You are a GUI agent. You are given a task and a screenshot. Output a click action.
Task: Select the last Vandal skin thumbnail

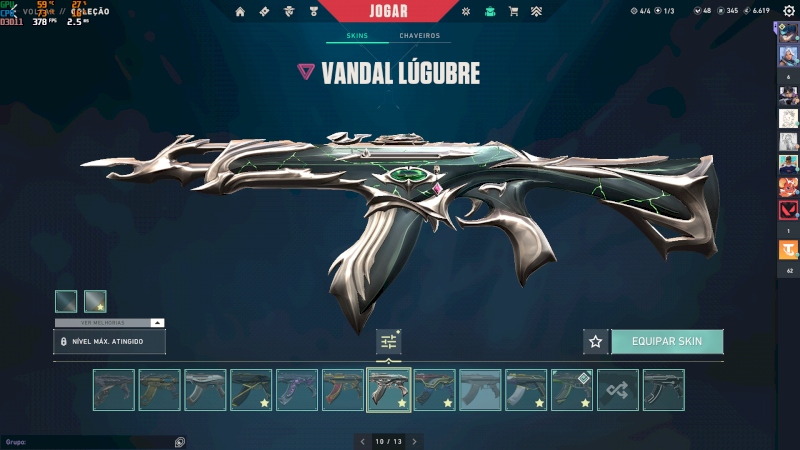point(663,390)
